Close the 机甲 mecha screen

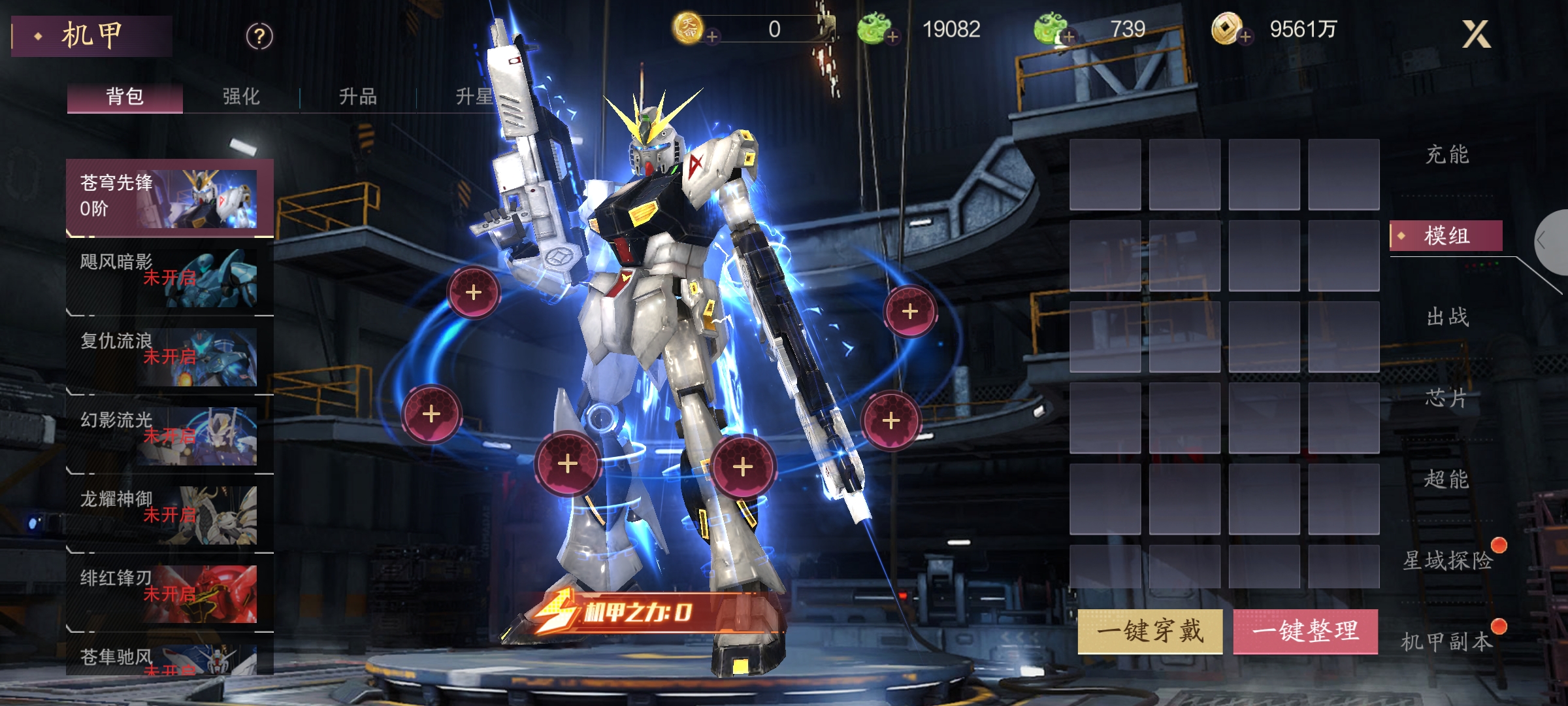(1476, 34)
